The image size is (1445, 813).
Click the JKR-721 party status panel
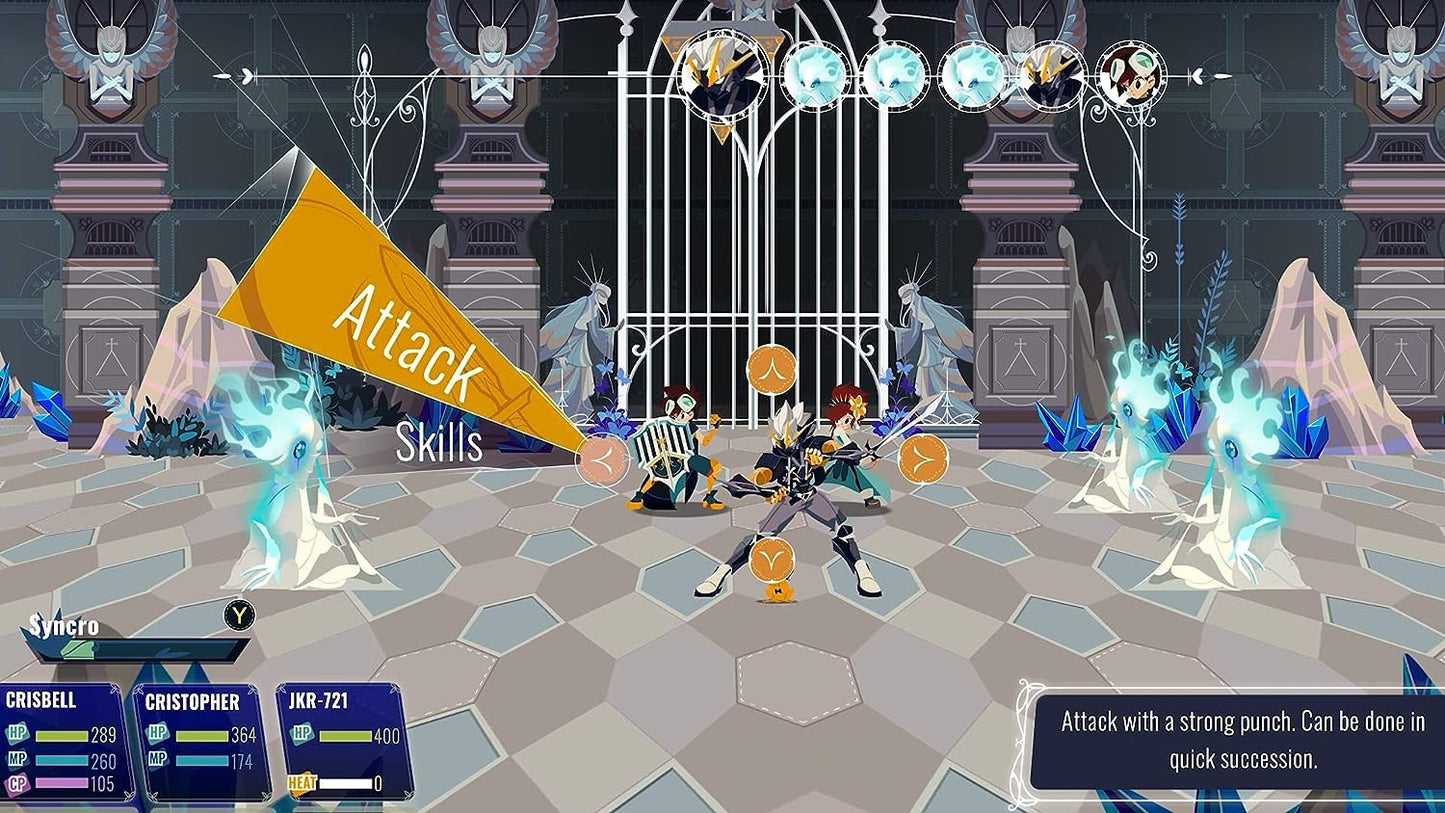point(344,741)
